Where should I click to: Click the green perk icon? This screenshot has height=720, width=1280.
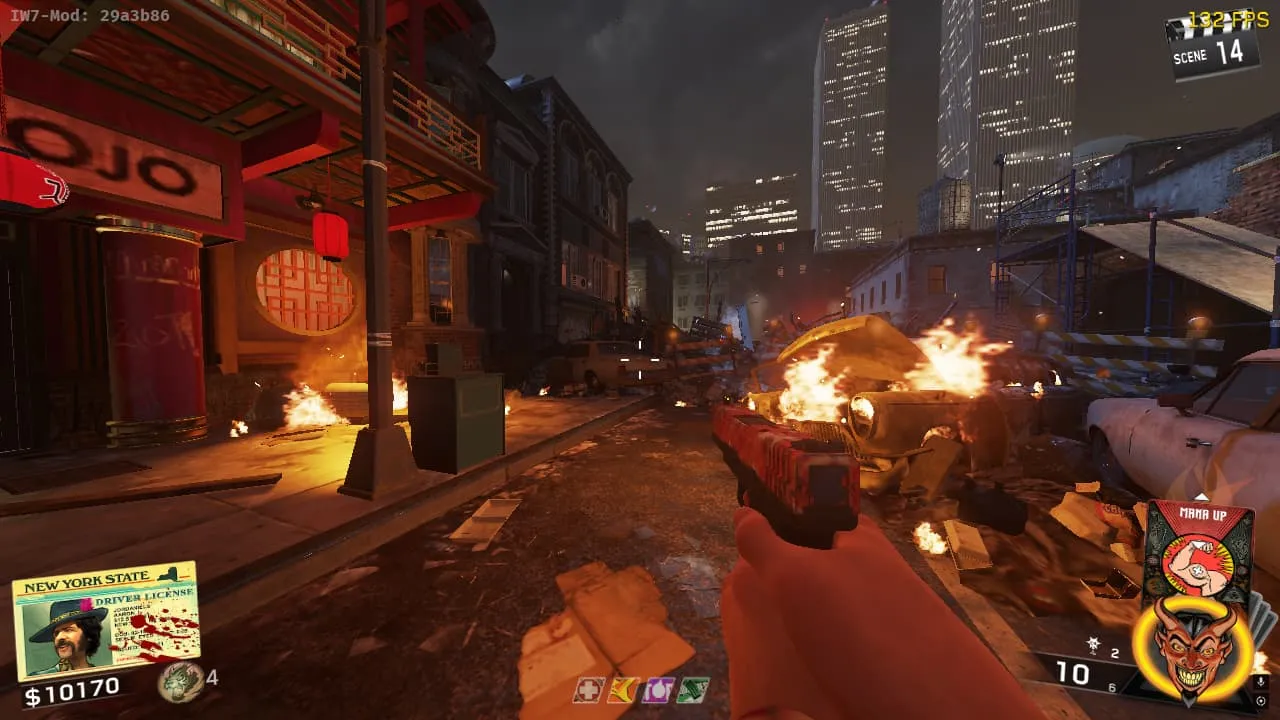coord(692,690)
